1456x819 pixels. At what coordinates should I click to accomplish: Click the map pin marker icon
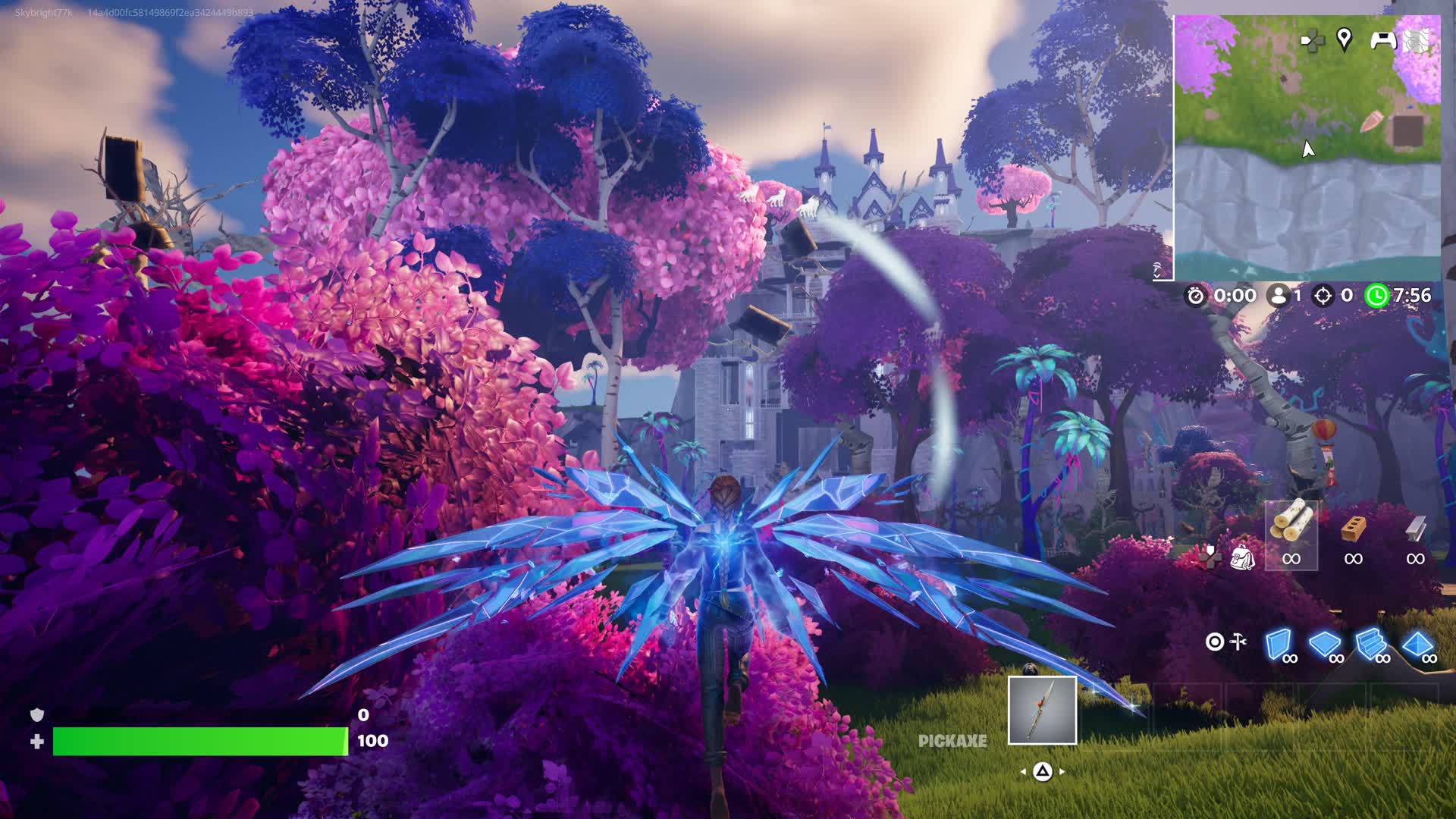1344,39
